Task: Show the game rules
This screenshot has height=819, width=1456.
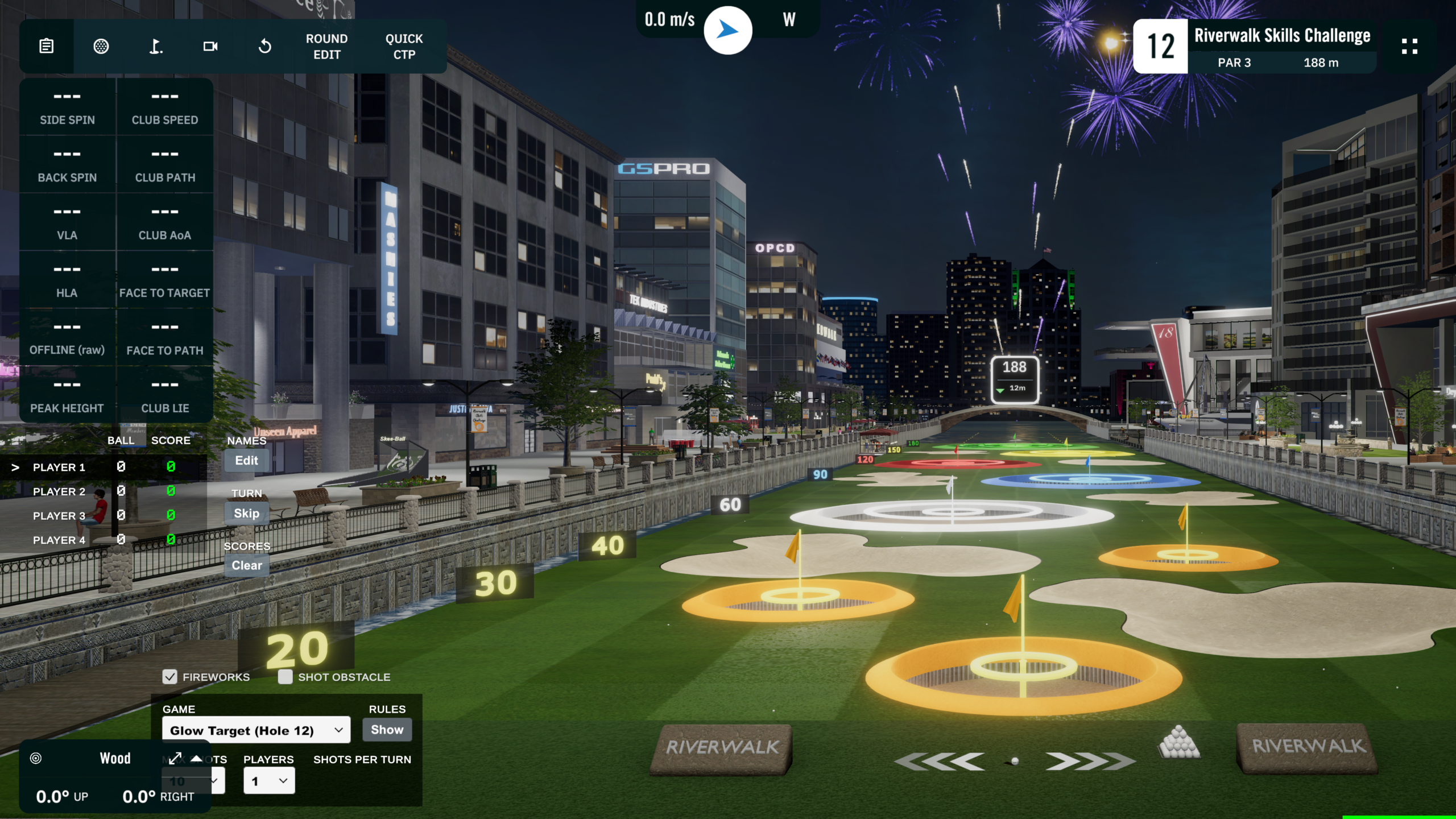Action: click(387, 730)
